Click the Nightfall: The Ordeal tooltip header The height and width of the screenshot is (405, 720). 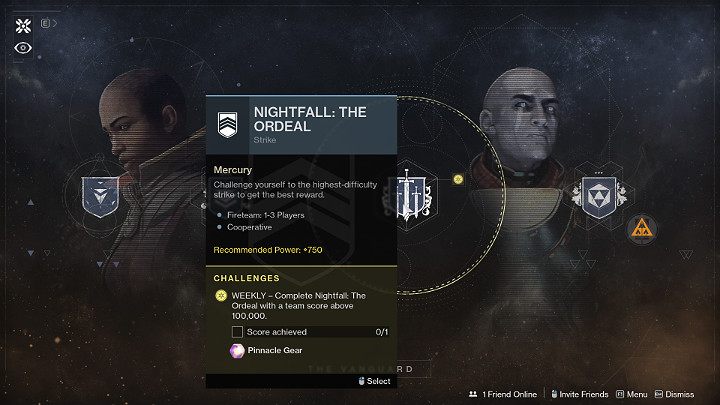pyautogui.click(x=301, y=124)
